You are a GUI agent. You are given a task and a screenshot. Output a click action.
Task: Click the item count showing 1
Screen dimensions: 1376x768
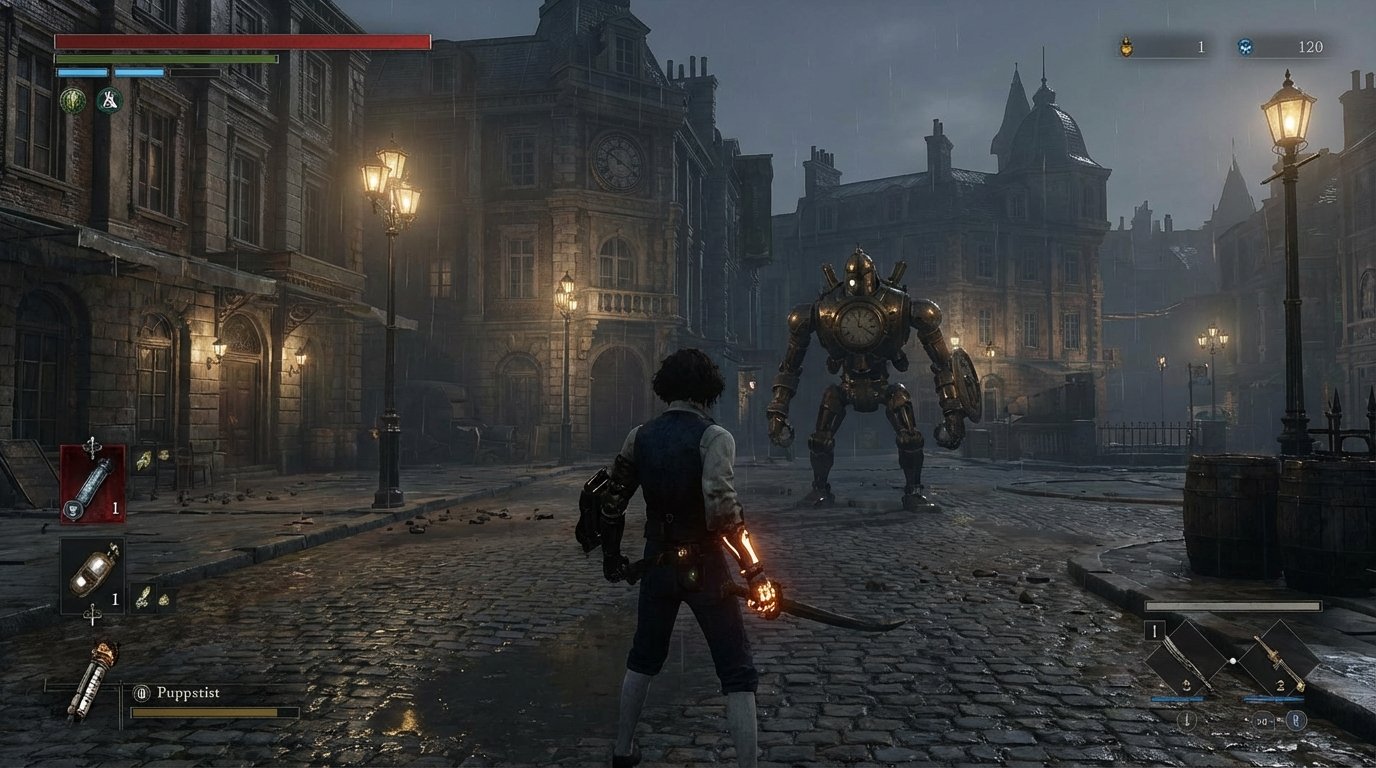click(x=115, y=507)
